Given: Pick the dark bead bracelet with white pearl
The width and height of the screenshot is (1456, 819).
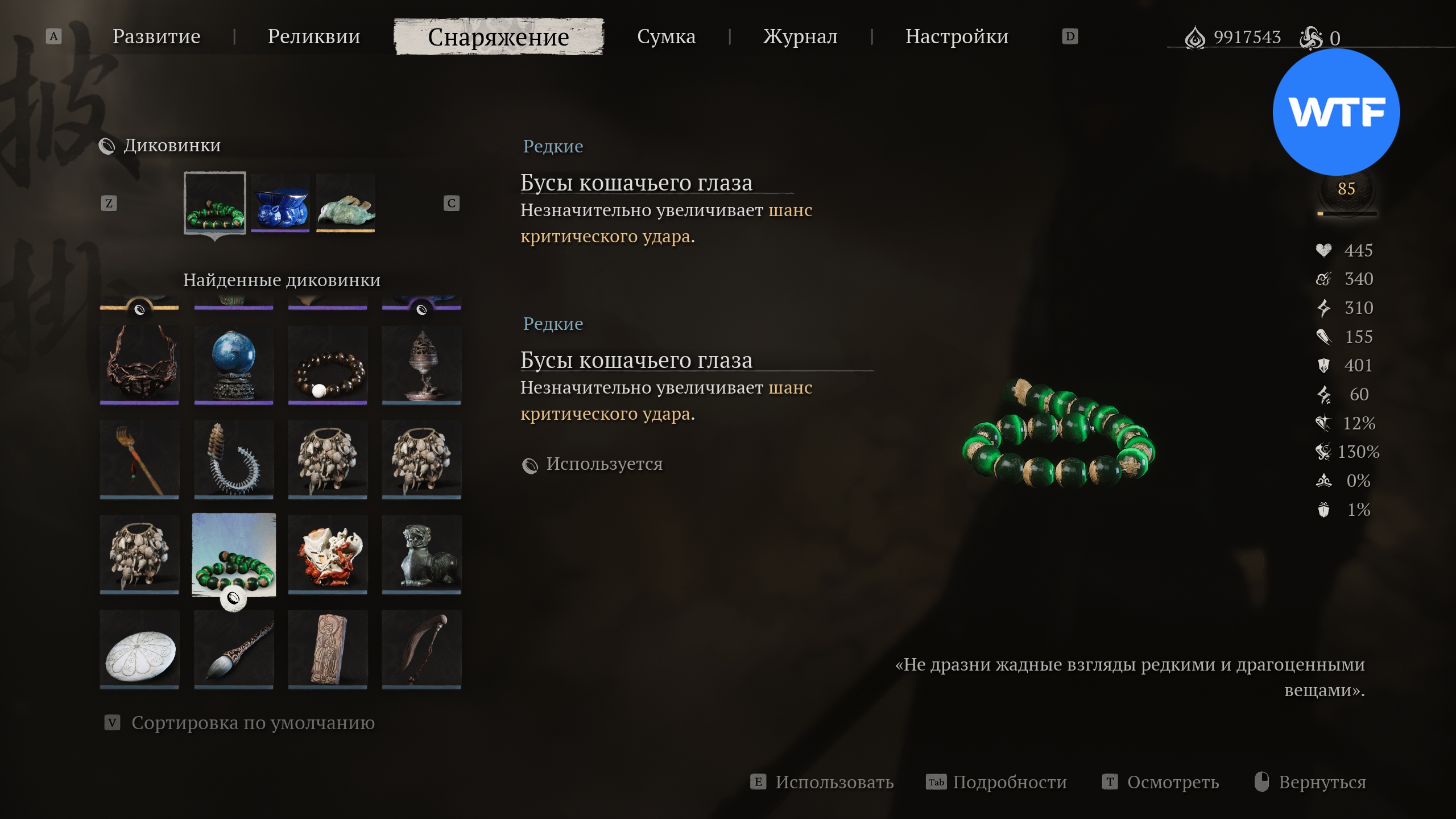Looking at the screenshot, I should pyautogui.click(x=328, y=364).
